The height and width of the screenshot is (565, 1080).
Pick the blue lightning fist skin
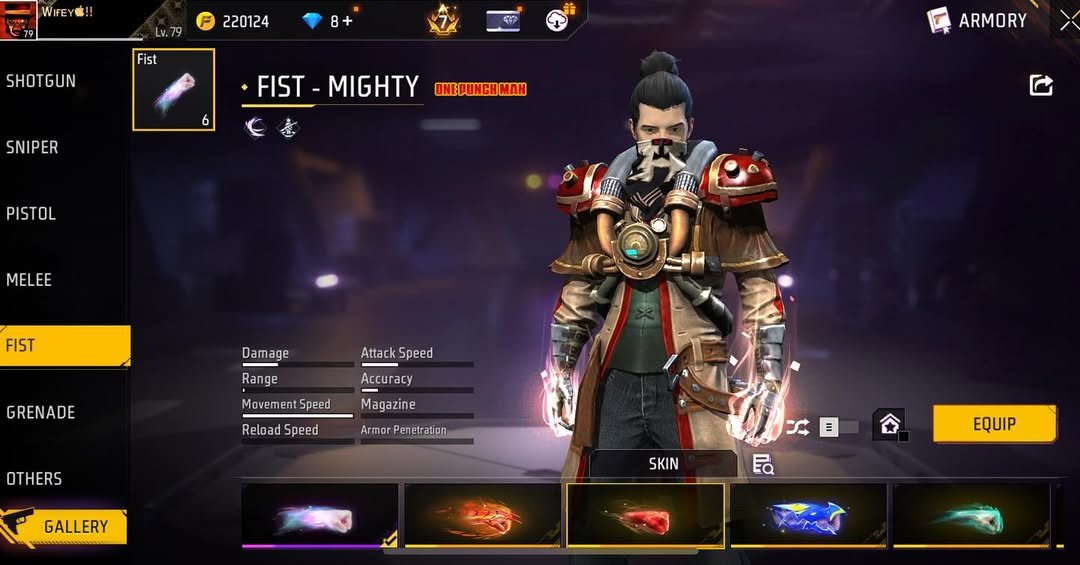click(x=808, y=516)
